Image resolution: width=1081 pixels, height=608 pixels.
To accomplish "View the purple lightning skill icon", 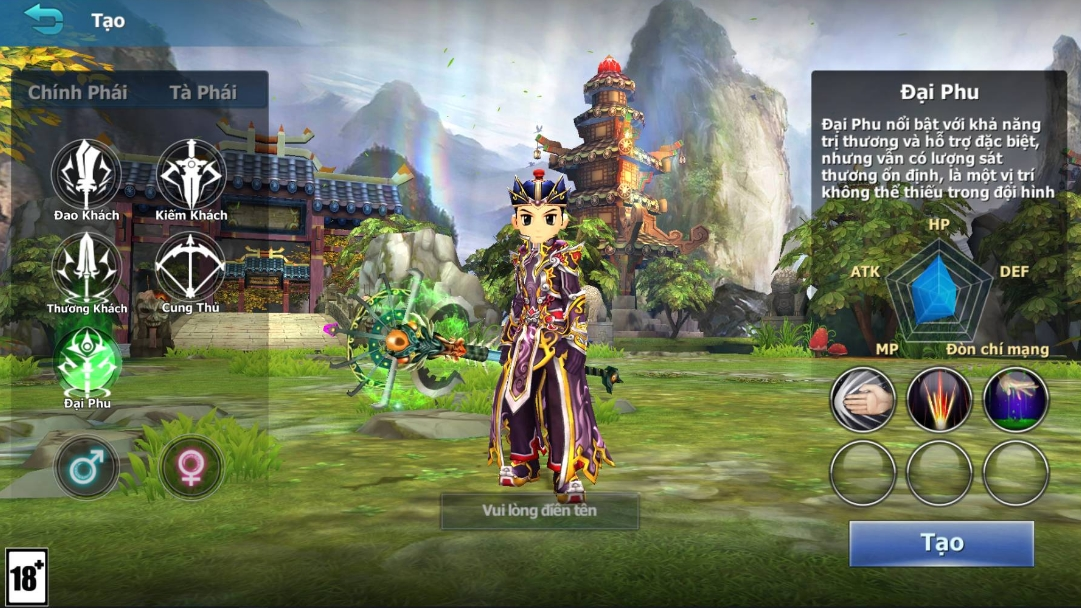I will (x=1016, y=399).
